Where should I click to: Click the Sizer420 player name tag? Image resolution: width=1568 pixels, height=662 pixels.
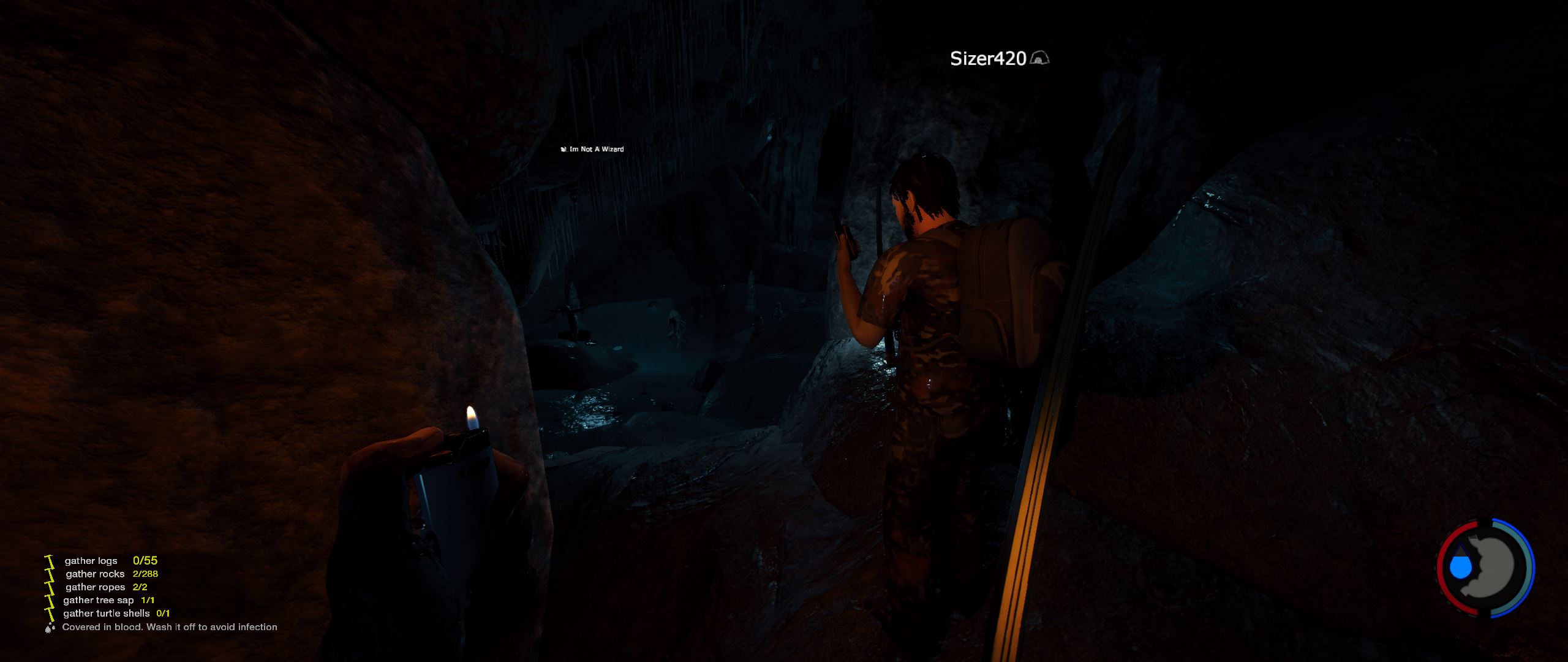pos(987,59)
